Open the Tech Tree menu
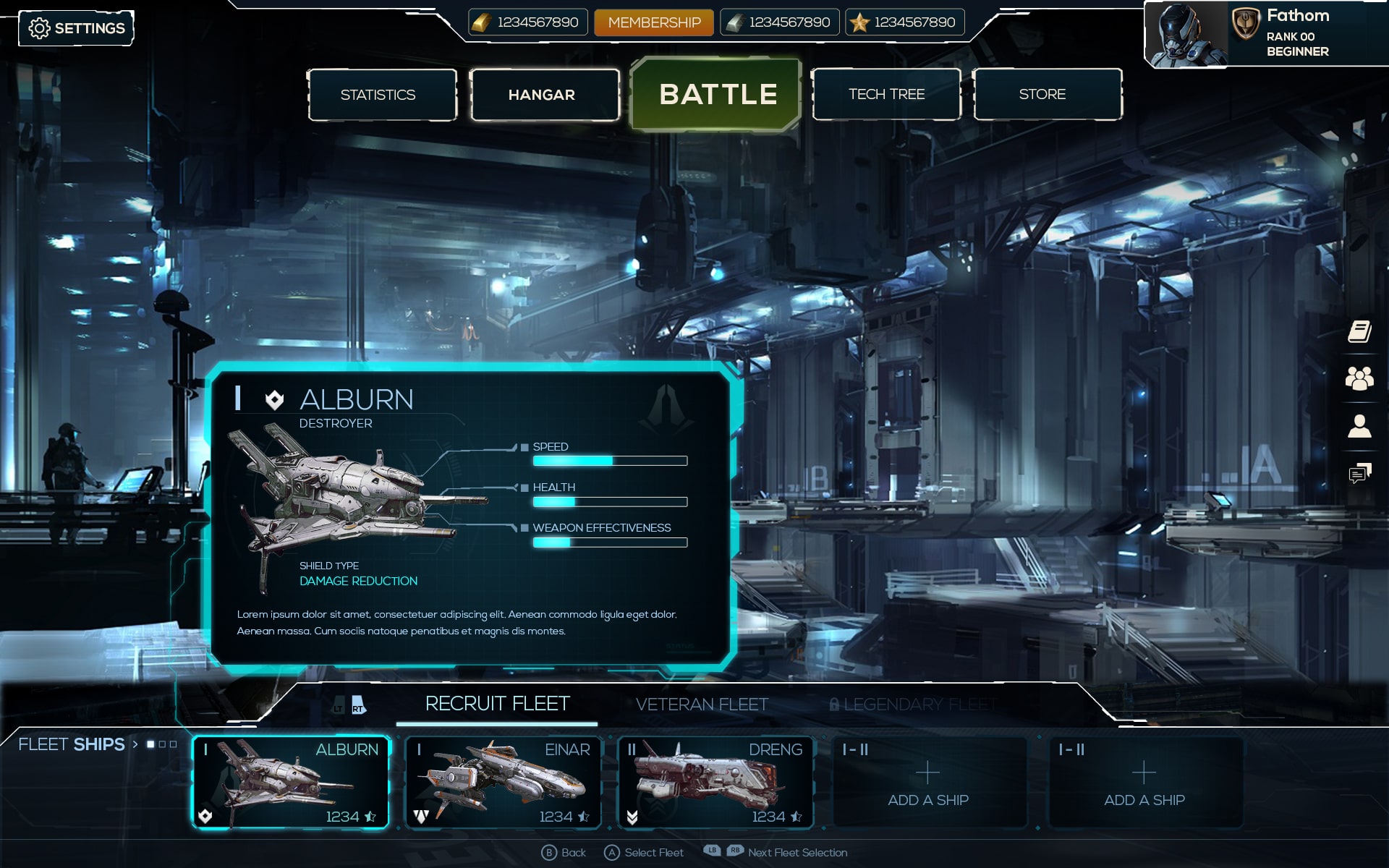Screen dimensions: 1389x868 (886, 94)
